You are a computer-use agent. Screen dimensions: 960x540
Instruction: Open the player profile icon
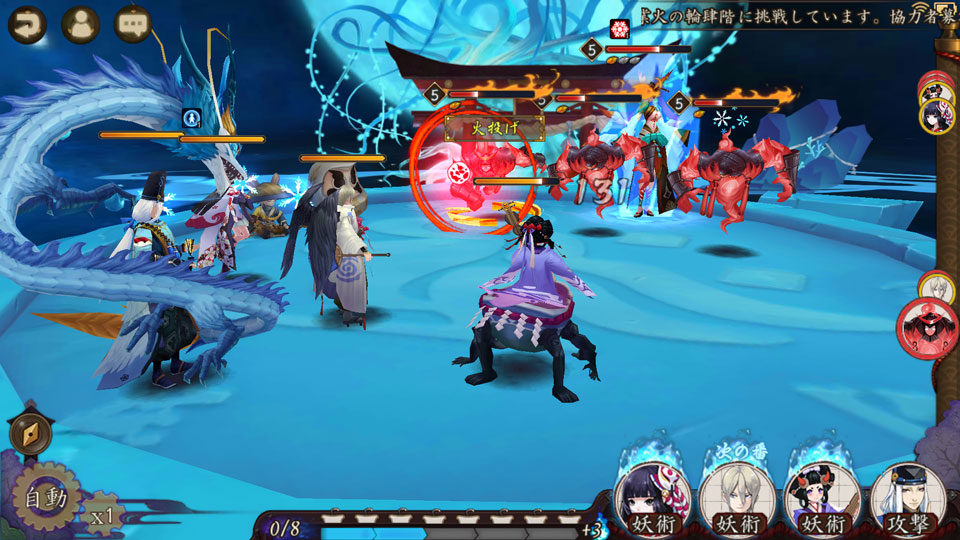pyautogui.click(x=80, y=24)
